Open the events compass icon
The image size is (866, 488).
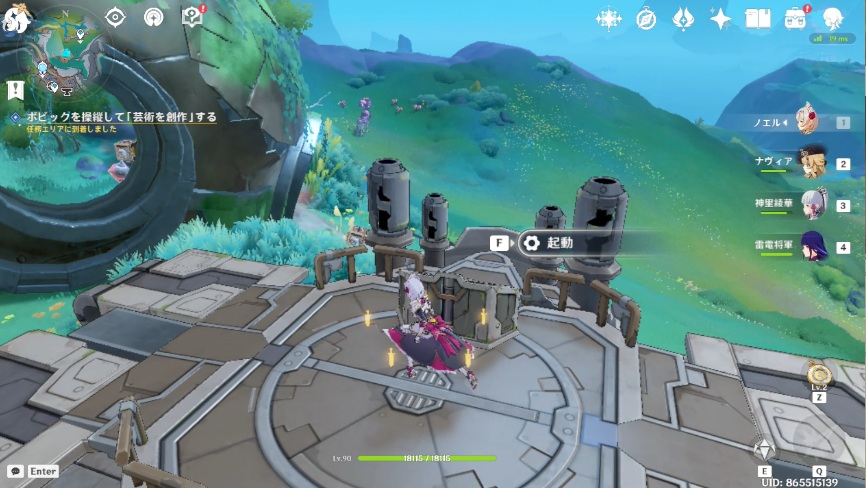tap(646, 19)
